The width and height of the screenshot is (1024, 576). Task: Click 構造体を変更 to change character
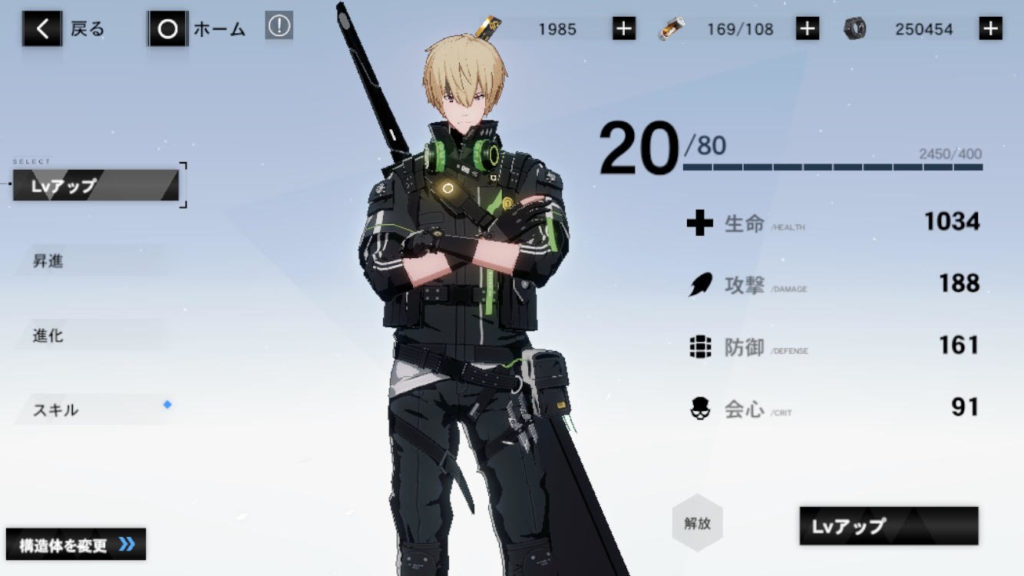(76, 544)
